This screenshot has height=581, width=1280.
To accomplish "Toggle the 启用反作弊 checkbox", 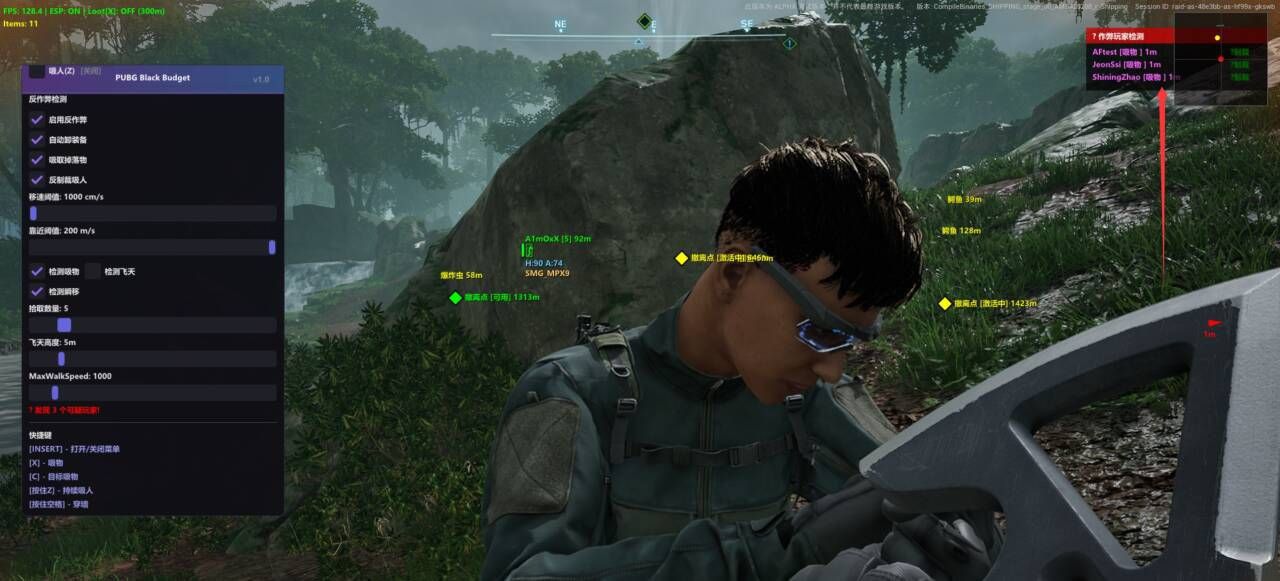I will [37, 120].
